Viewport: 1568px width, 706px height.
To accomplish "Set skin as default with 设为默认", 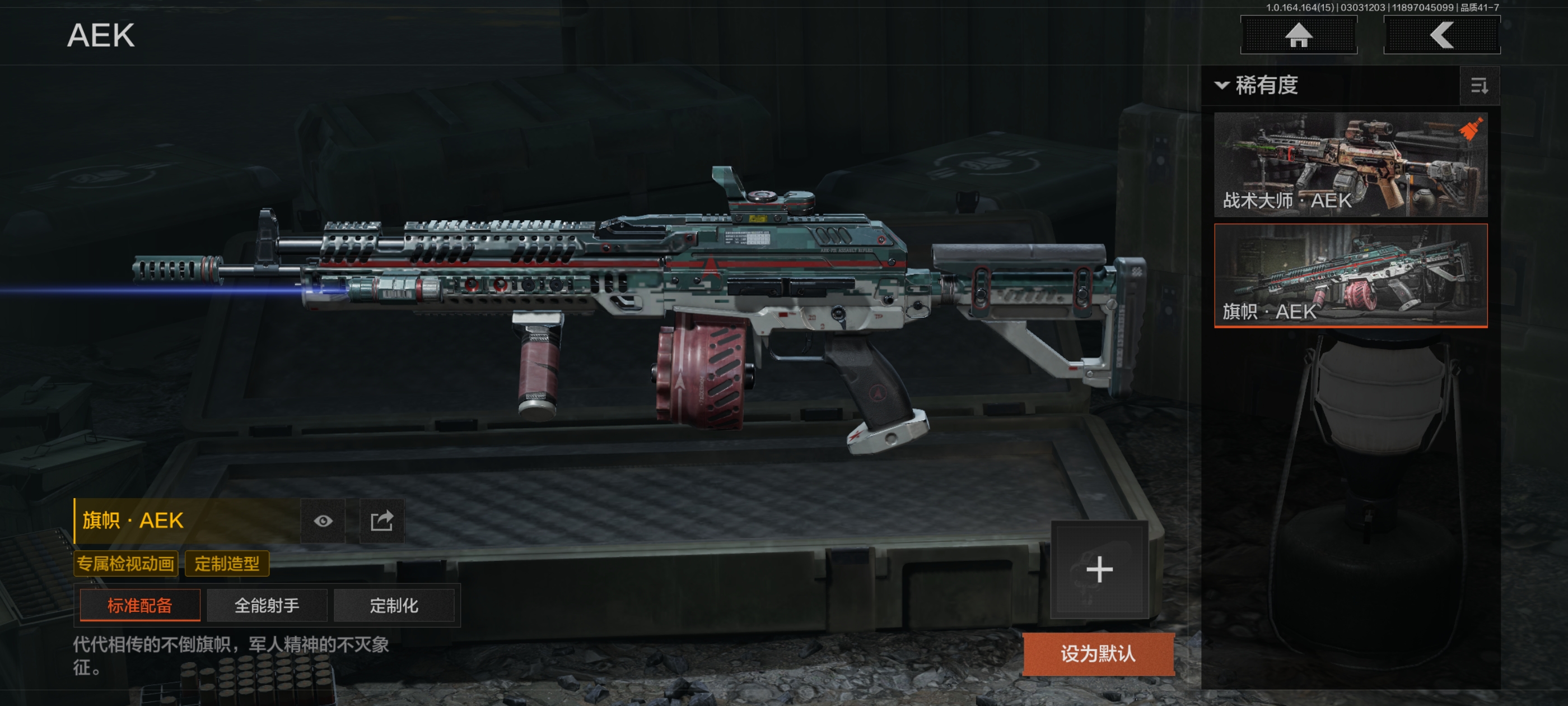I will [1098, 654].
